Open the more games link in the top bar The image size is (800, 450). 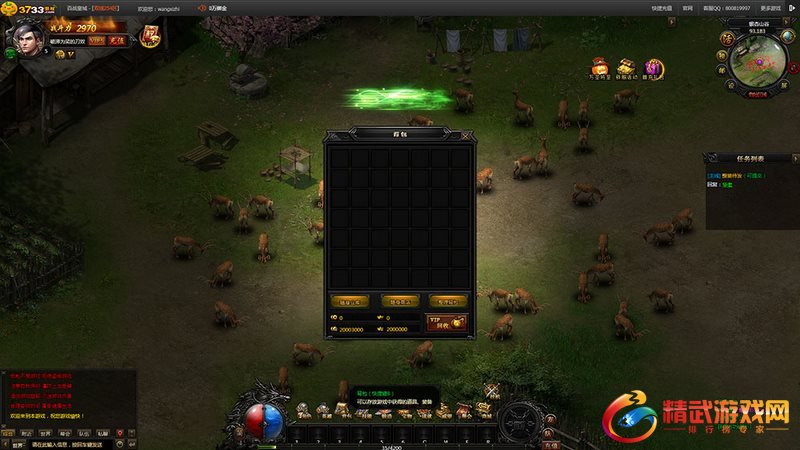(x=771, y=7)
